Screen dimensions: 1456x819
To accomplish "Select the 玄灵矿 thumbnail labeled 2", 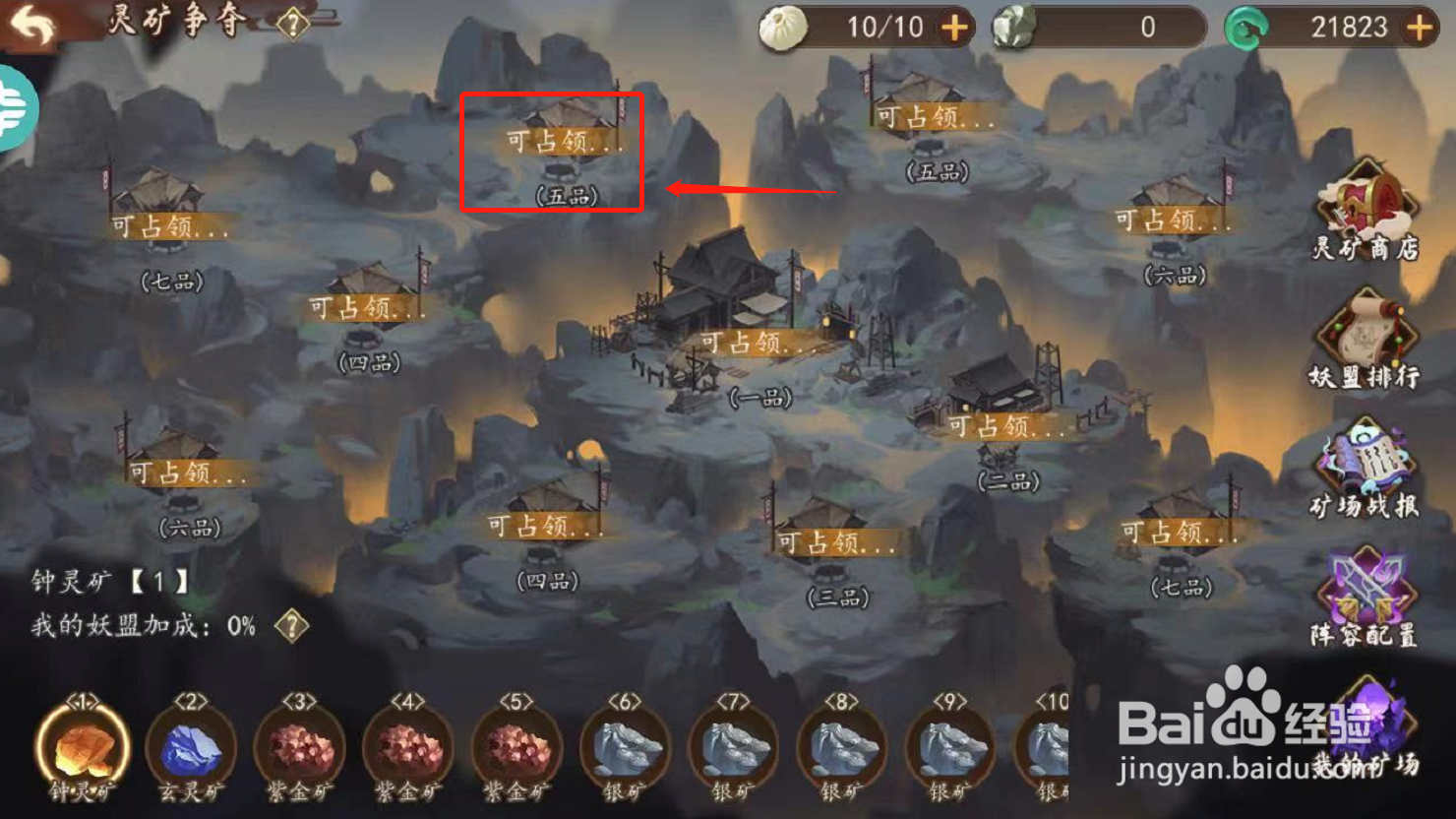I will pos(191,750).
